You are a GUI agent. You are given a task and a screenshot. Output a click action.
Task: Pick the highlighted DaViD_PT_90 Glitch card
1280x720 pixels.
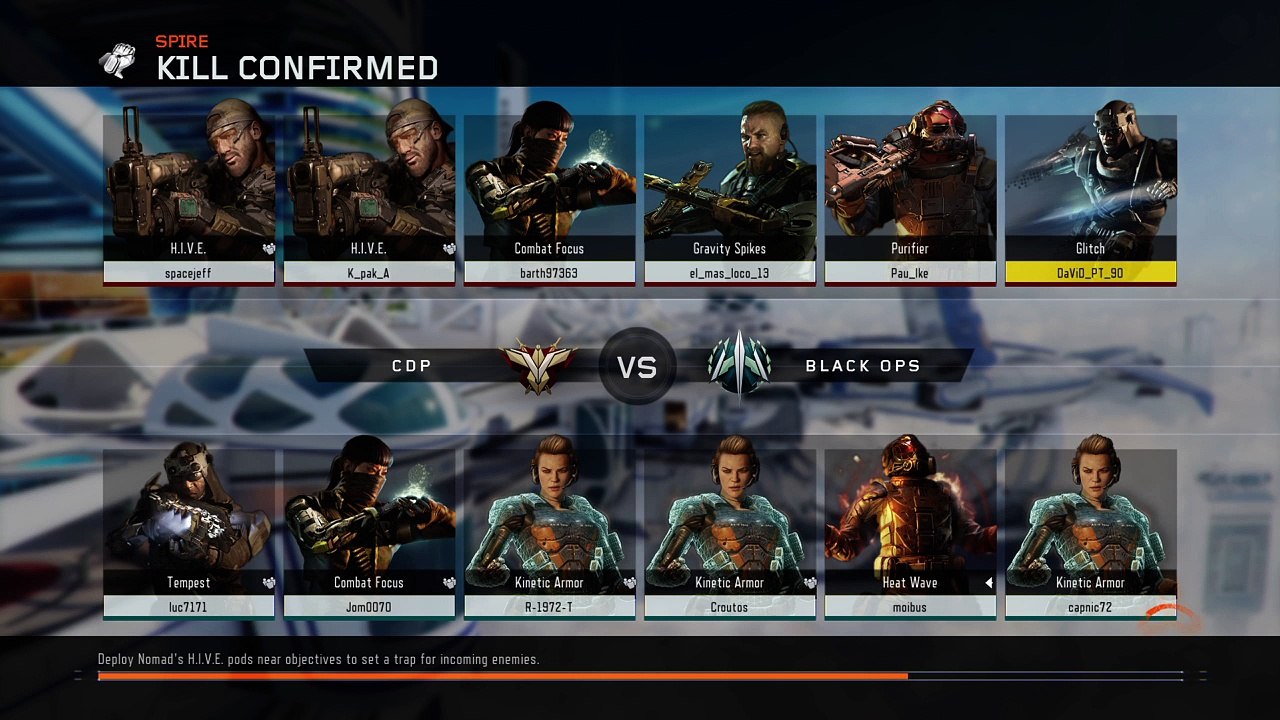point(1090,200)
